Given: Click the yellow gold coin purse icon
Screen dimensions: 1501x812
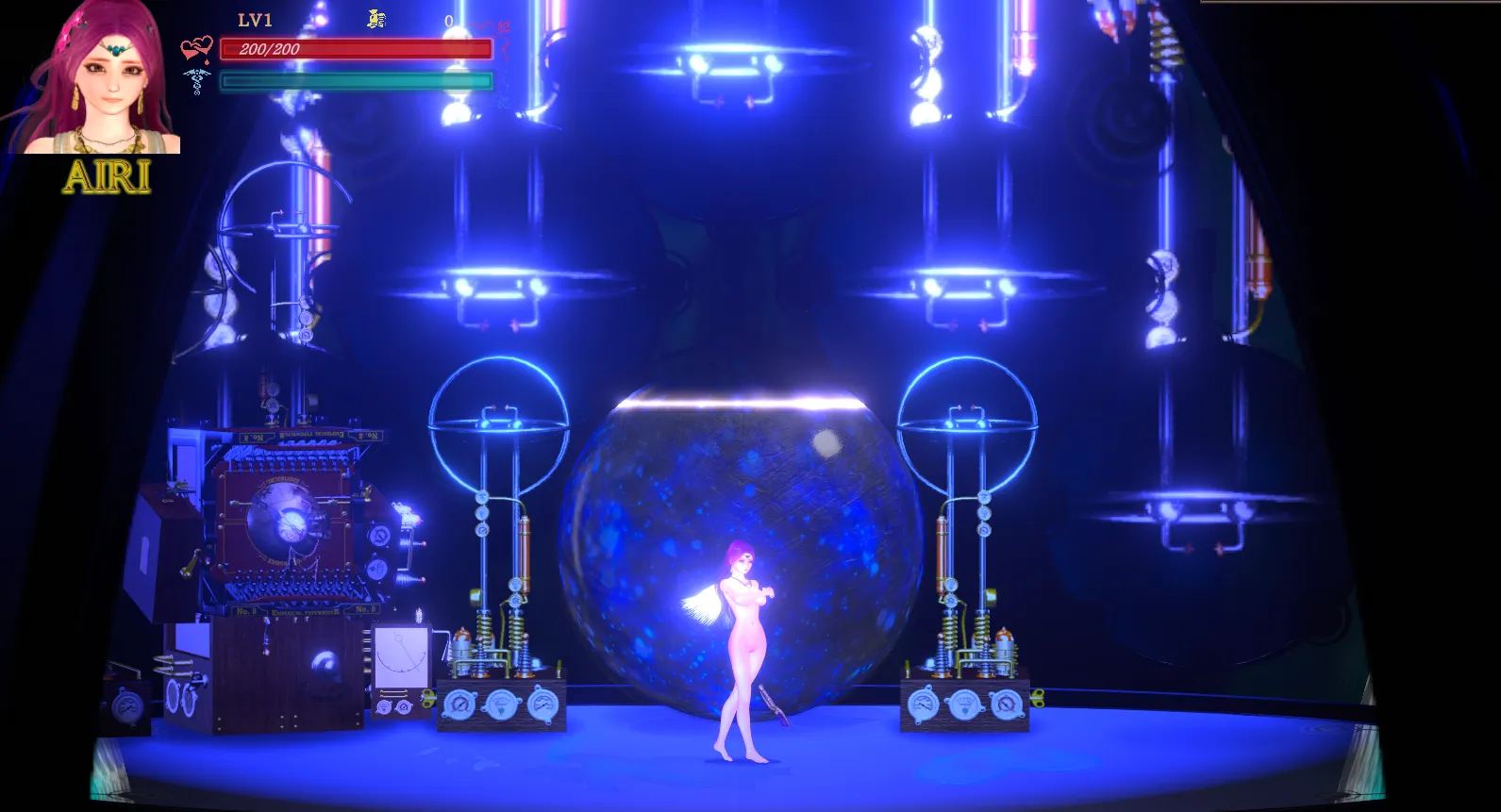Looking at the screenshot, I should coord(376,20).
